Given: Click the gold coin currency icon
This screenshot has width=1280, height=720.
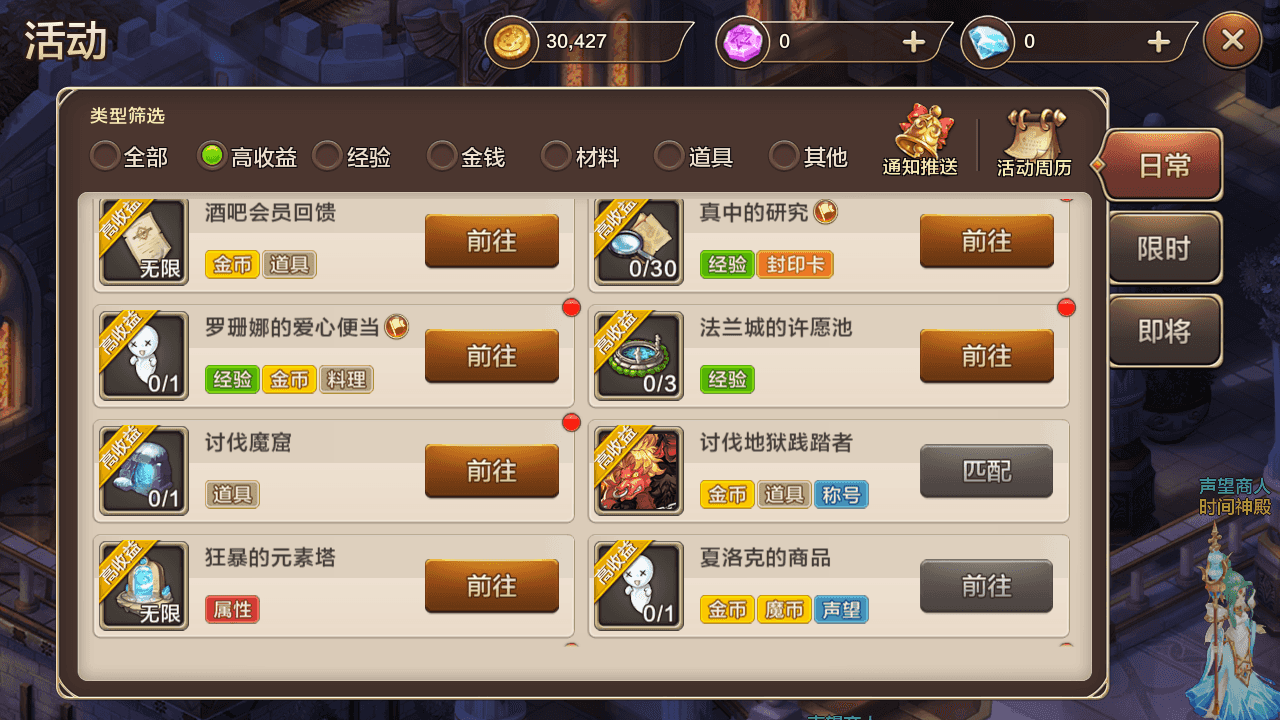Looking at the screenshot, I should pos(512,42).
